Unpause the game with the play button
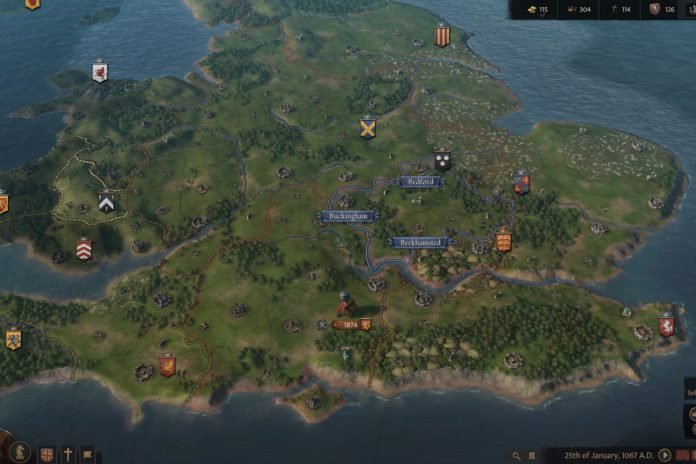The height and width of the screenshot is (464, 696). click(x=665, y=455)
